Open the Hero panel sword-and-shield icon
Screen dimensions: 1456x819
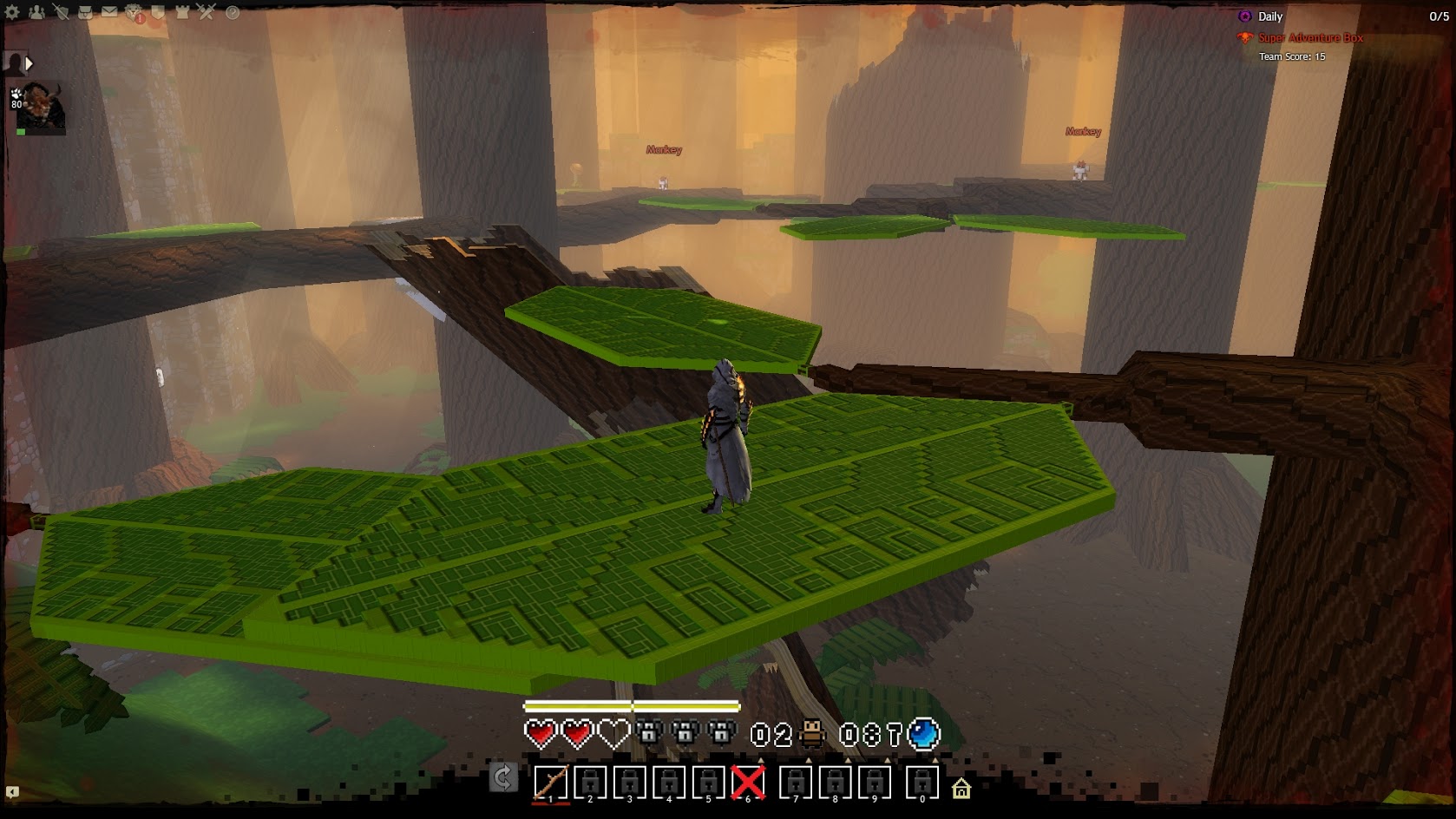coord(61,12)
